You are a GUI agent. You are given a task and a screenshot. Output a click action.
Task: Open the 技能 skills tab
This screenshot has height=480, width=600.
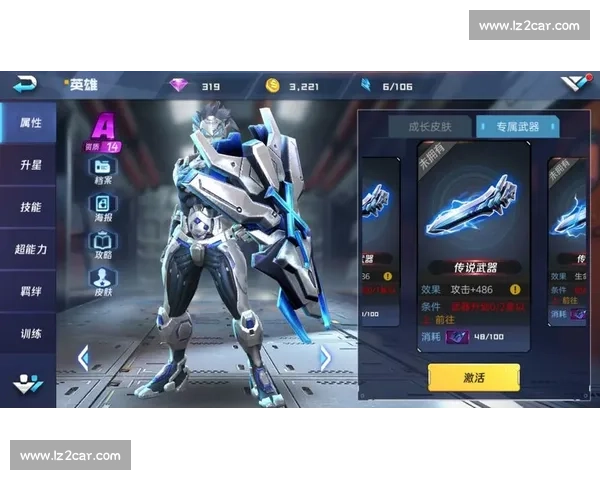(x=29, y=207)
